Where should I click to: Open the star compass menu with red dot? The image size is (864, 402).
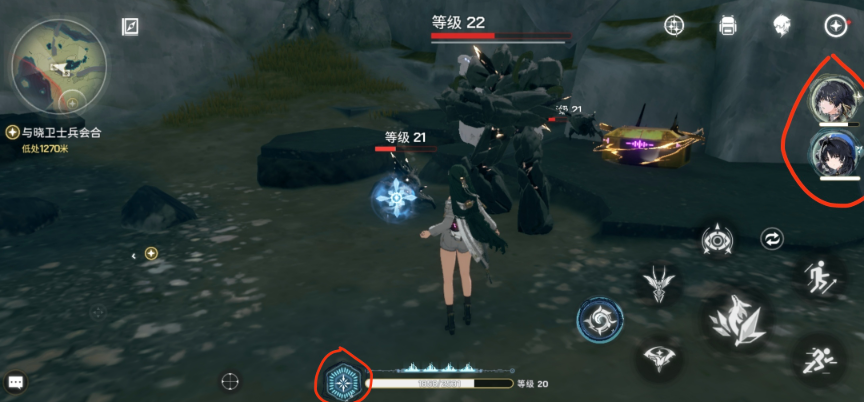(x=835, y=26)
